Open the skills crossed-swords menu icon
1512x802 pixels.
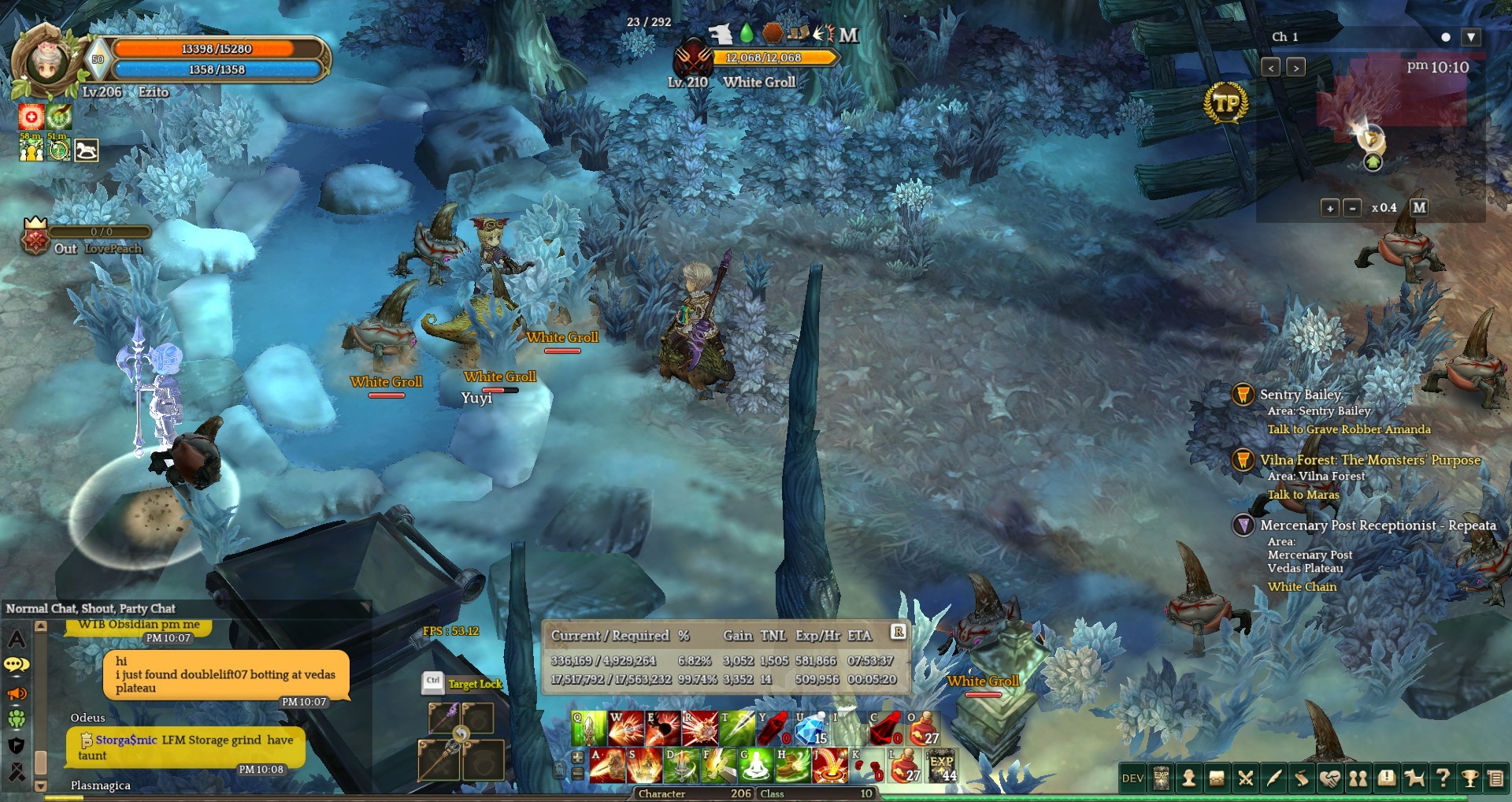pos(1246,778)
